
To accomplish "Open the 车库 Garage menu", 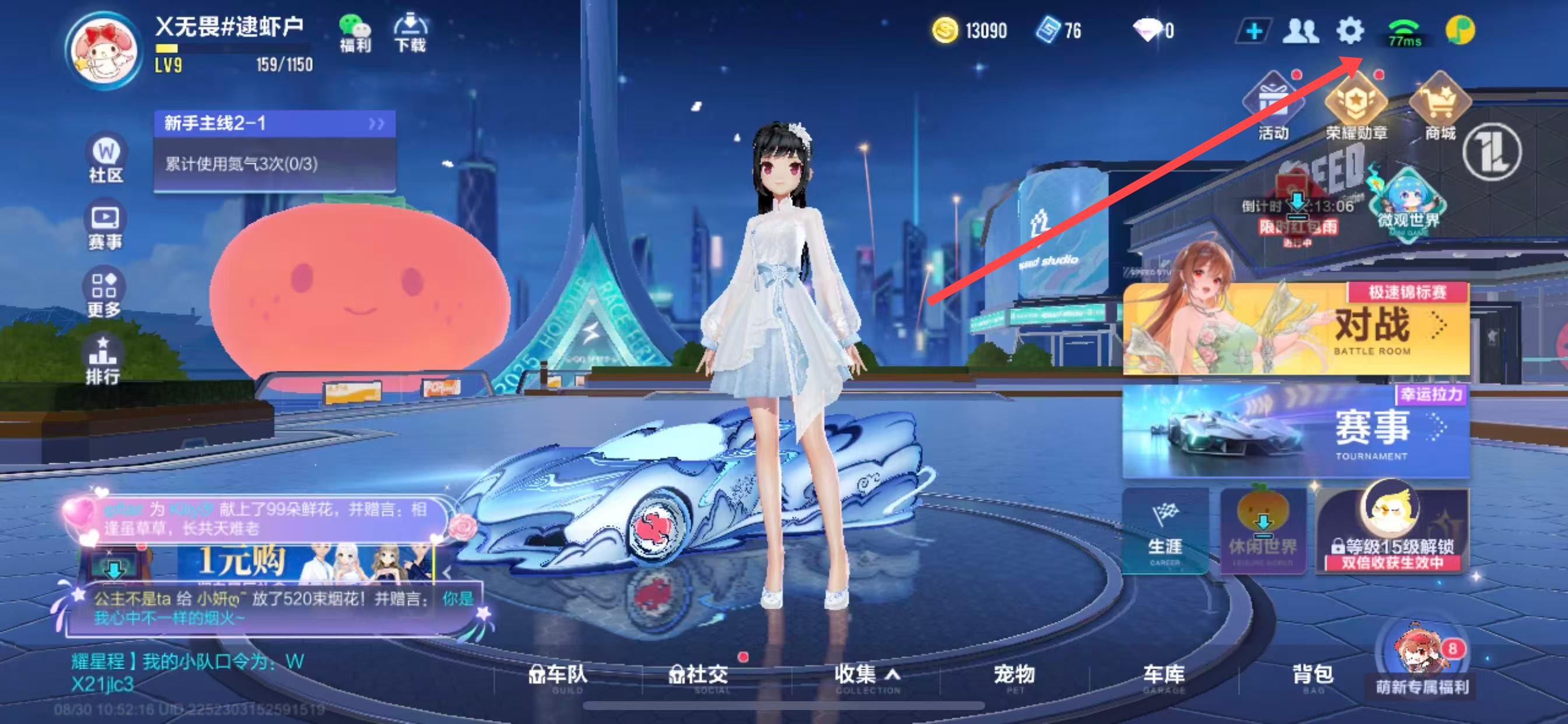I will tap(1163, 677).
